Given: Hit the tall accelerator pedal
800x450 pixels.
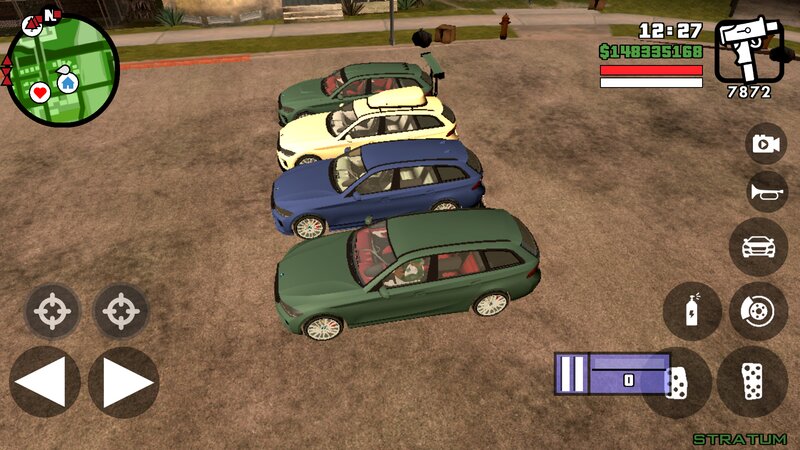Looking at the screenshot, I should click(x=751, y=382).
